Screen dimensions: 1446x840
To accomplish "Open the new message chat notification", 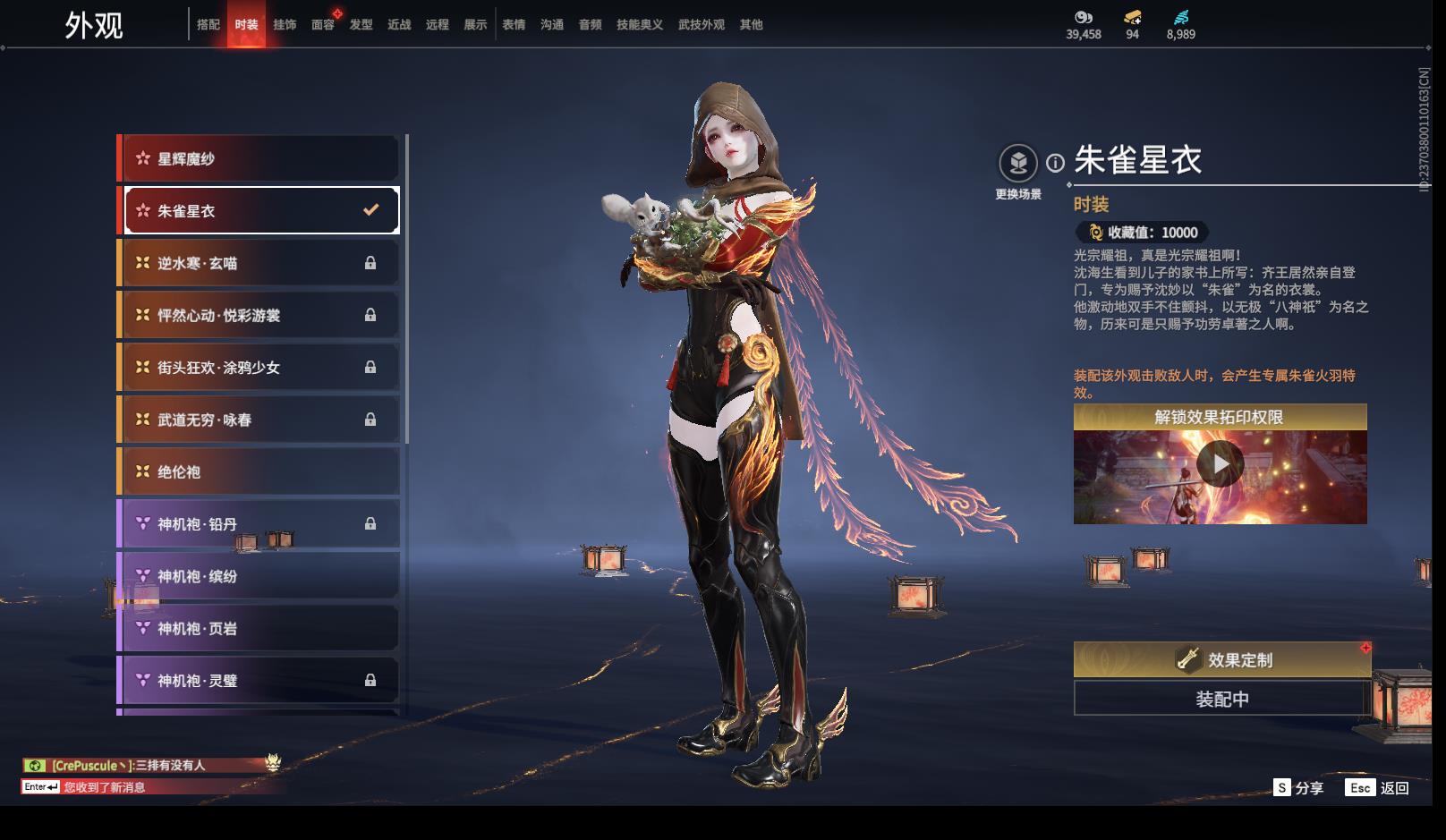I will 104,787.
